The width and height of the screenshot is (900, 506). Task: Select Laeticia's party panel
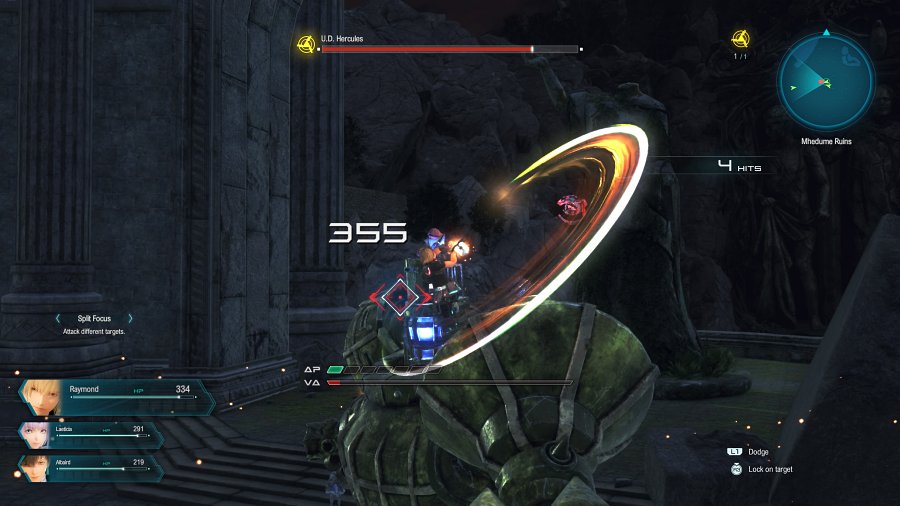point(90,434)
